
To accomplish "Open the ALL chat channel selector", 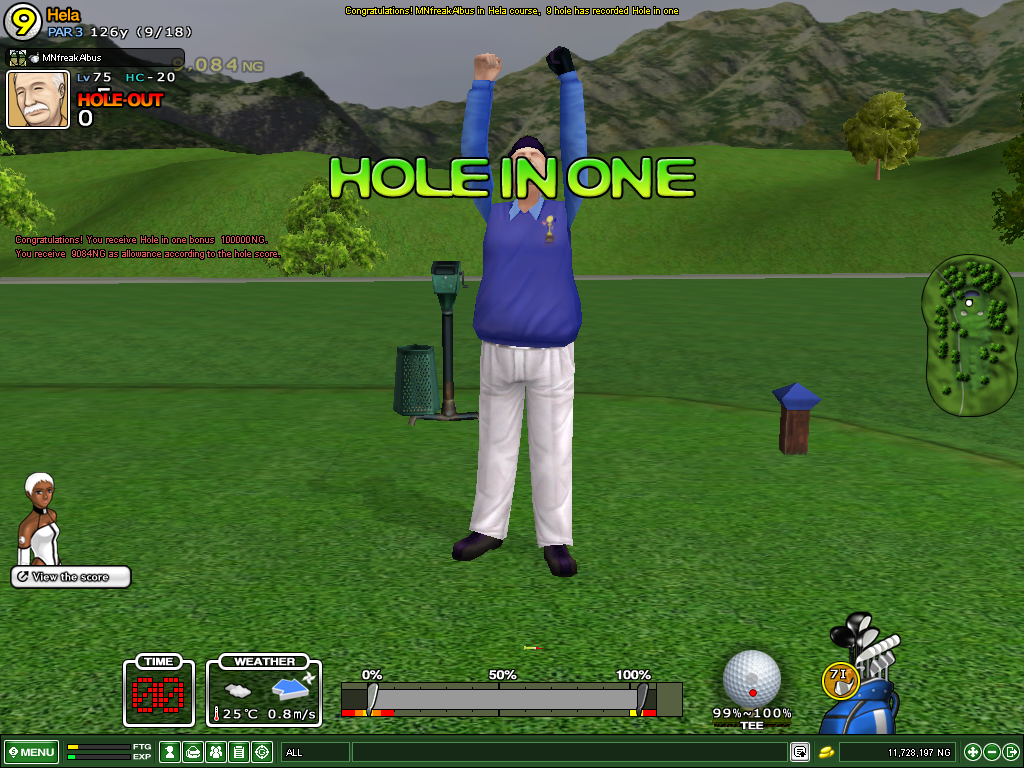I will tap(314, 752).
